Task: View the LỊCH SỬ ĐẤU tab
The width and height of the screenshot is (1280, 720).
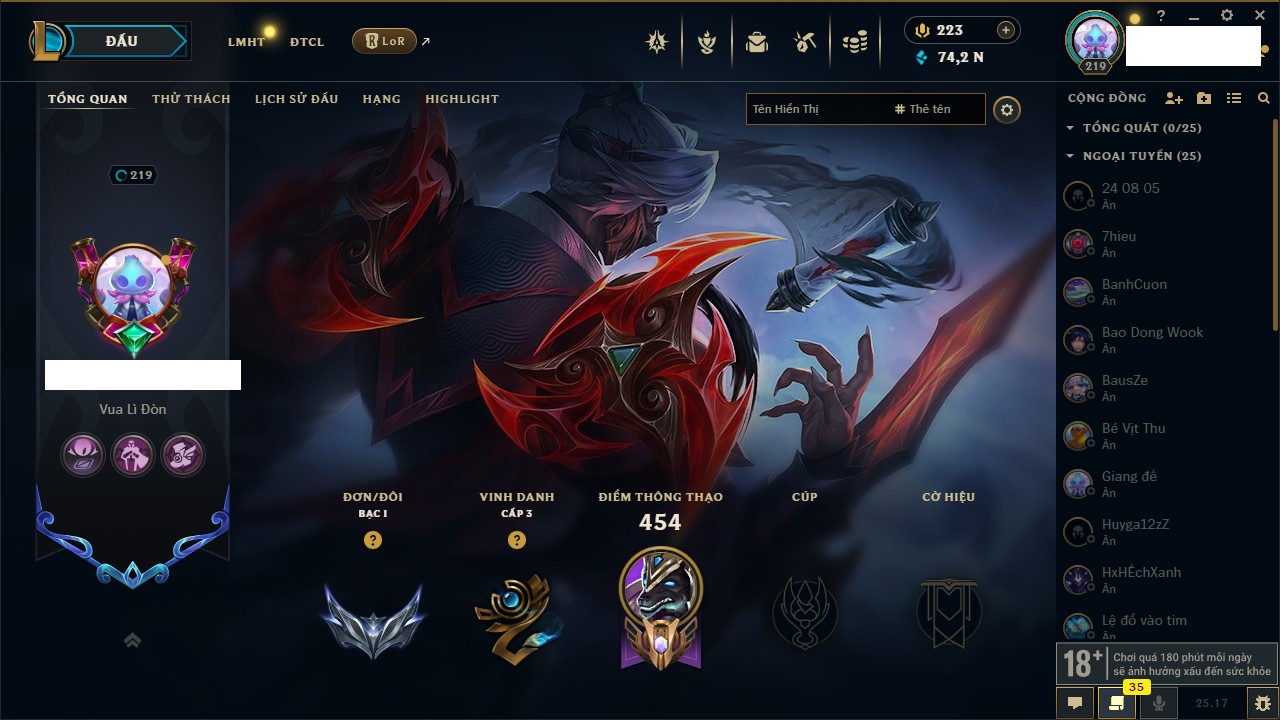Action: pos(296,99)
